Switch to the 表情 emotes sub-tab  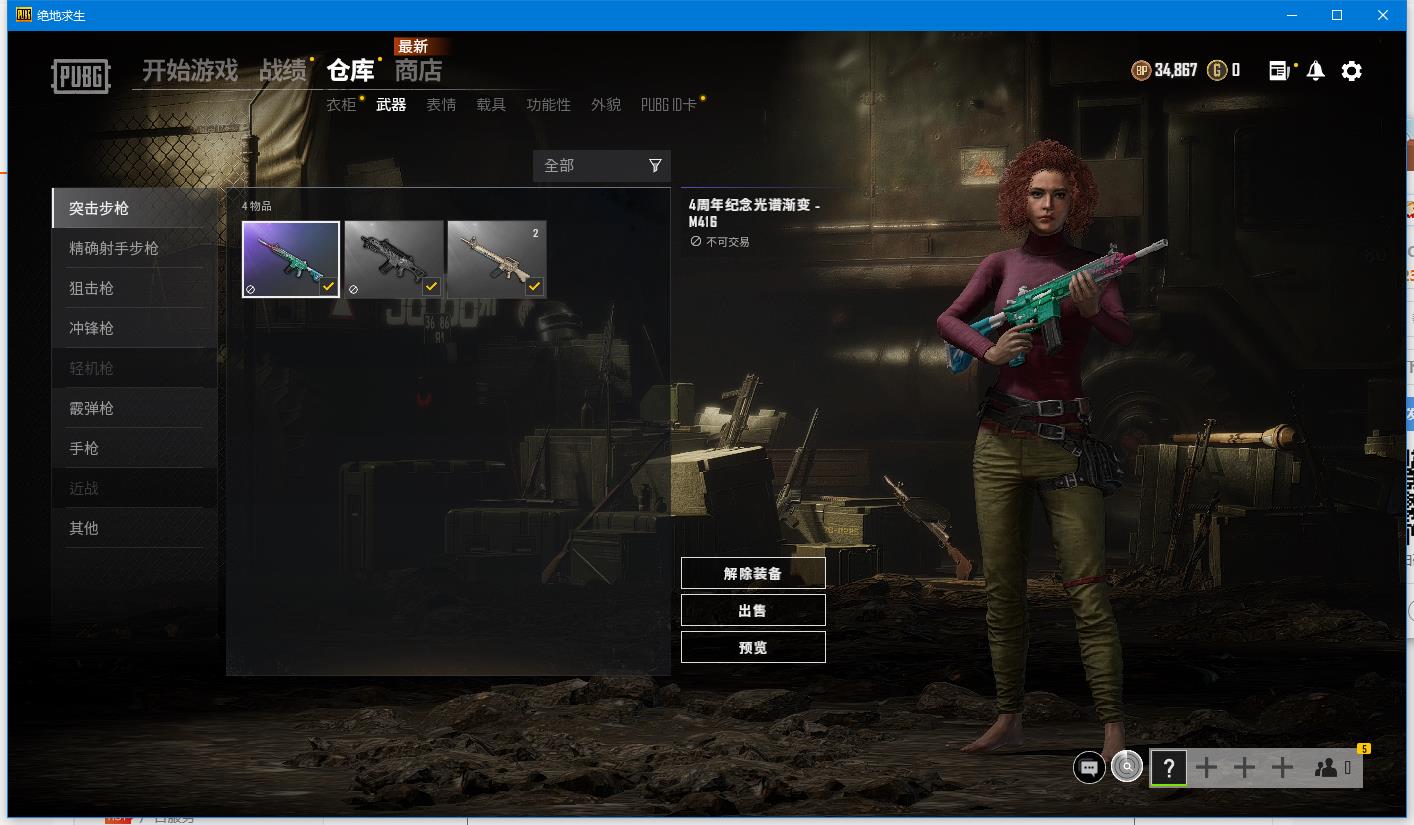click(441, 105)
